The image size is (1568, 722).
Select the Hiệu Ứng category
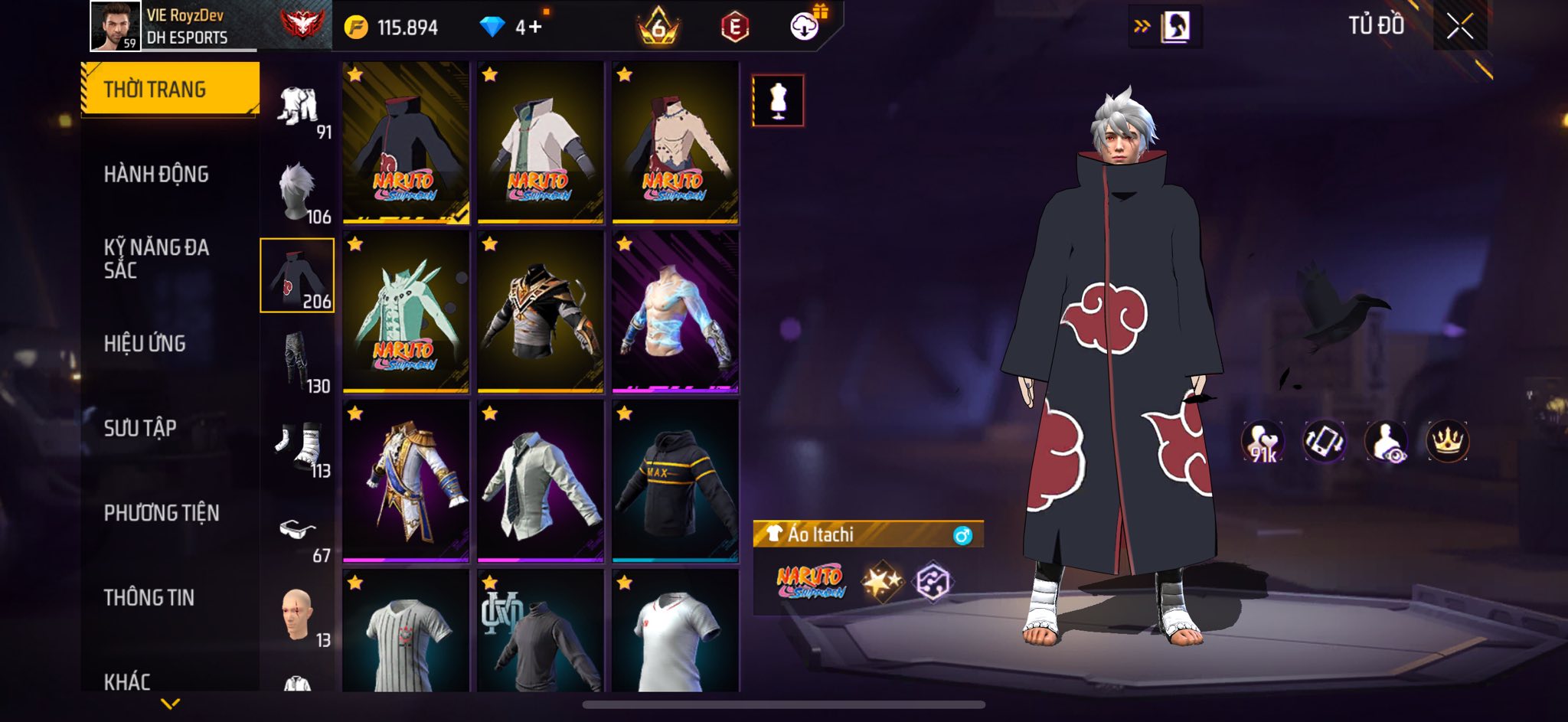pos(145,344)
